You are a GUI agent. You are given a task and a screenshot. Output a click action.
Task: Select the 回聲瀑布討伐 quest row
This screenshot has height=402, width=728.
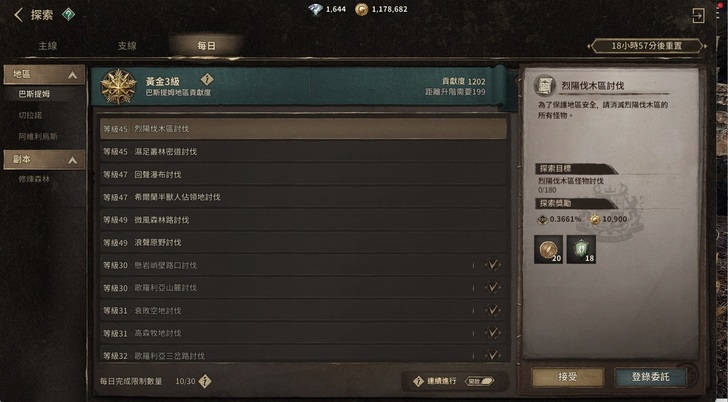coord(303,174)
